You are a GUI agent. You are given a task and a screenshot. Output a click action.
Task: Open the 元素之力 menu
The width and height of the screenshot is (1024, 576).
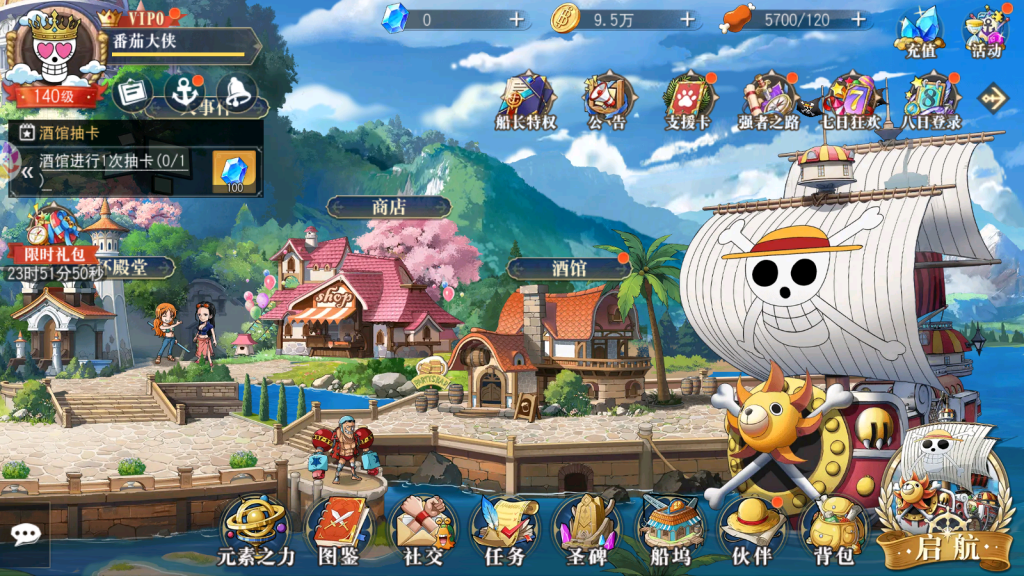(x=256, y=526)
